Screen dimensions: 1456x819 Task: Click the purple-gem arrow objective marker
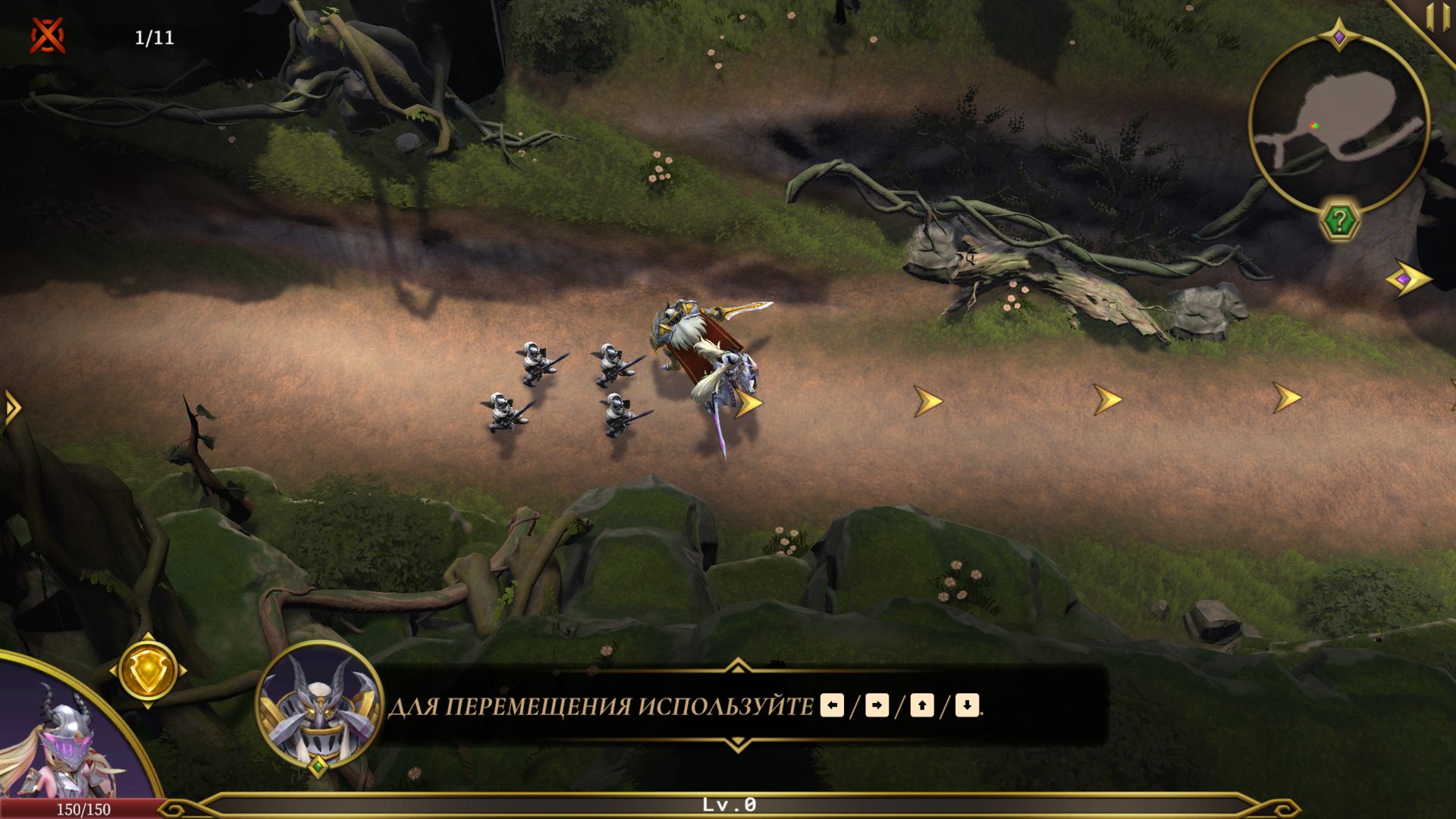click(x=1407, y=280)
